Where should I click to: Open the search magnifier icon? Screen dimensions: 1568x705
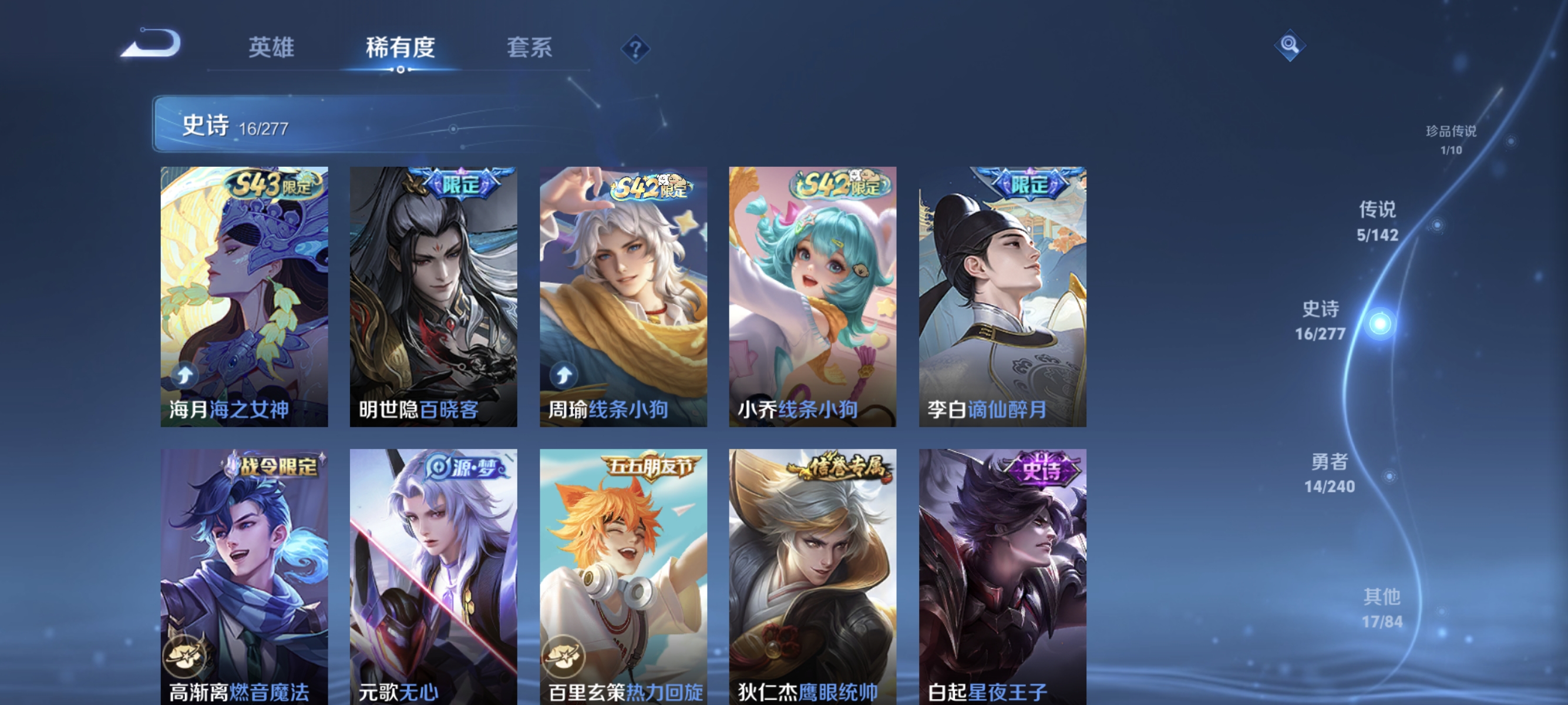(1290, 46)
